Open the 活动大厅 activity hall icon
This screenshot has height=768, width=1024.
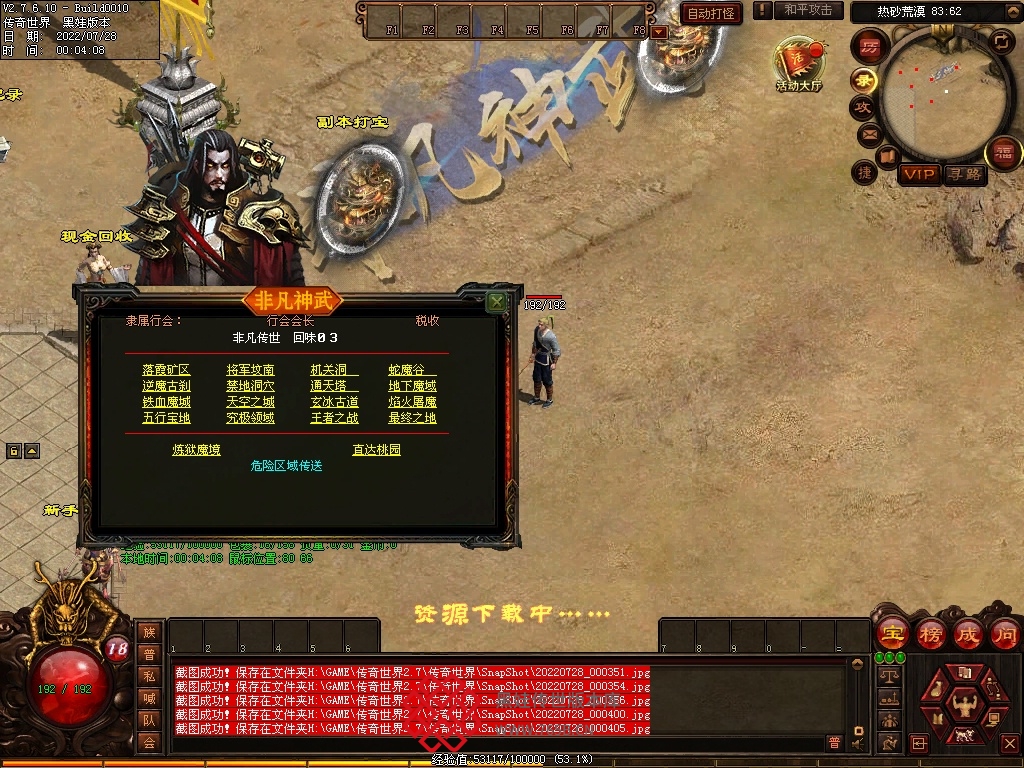[x=798, y=62]
